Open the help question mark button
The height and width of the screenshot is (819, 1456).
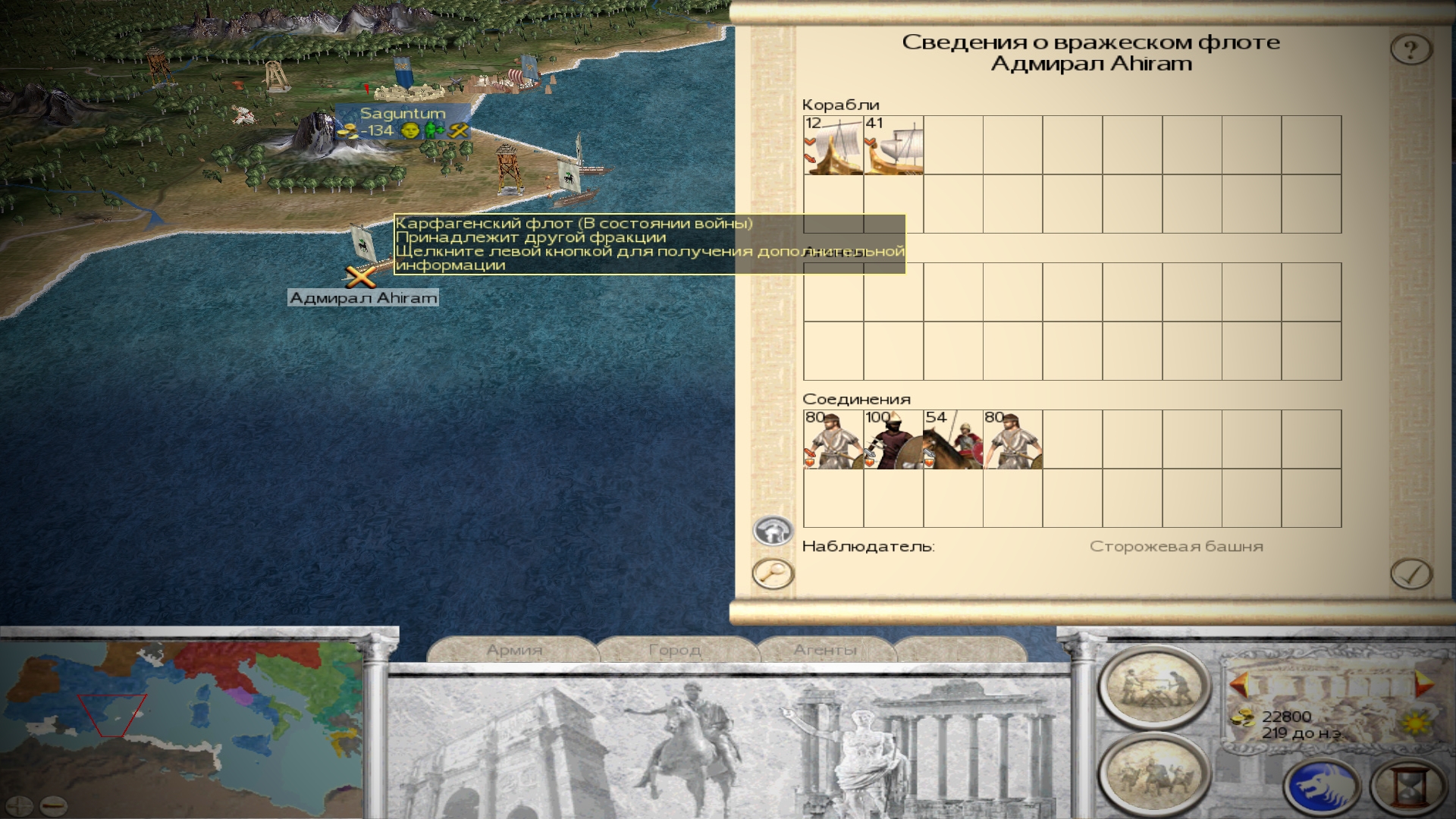click(x=1410, y=50)
